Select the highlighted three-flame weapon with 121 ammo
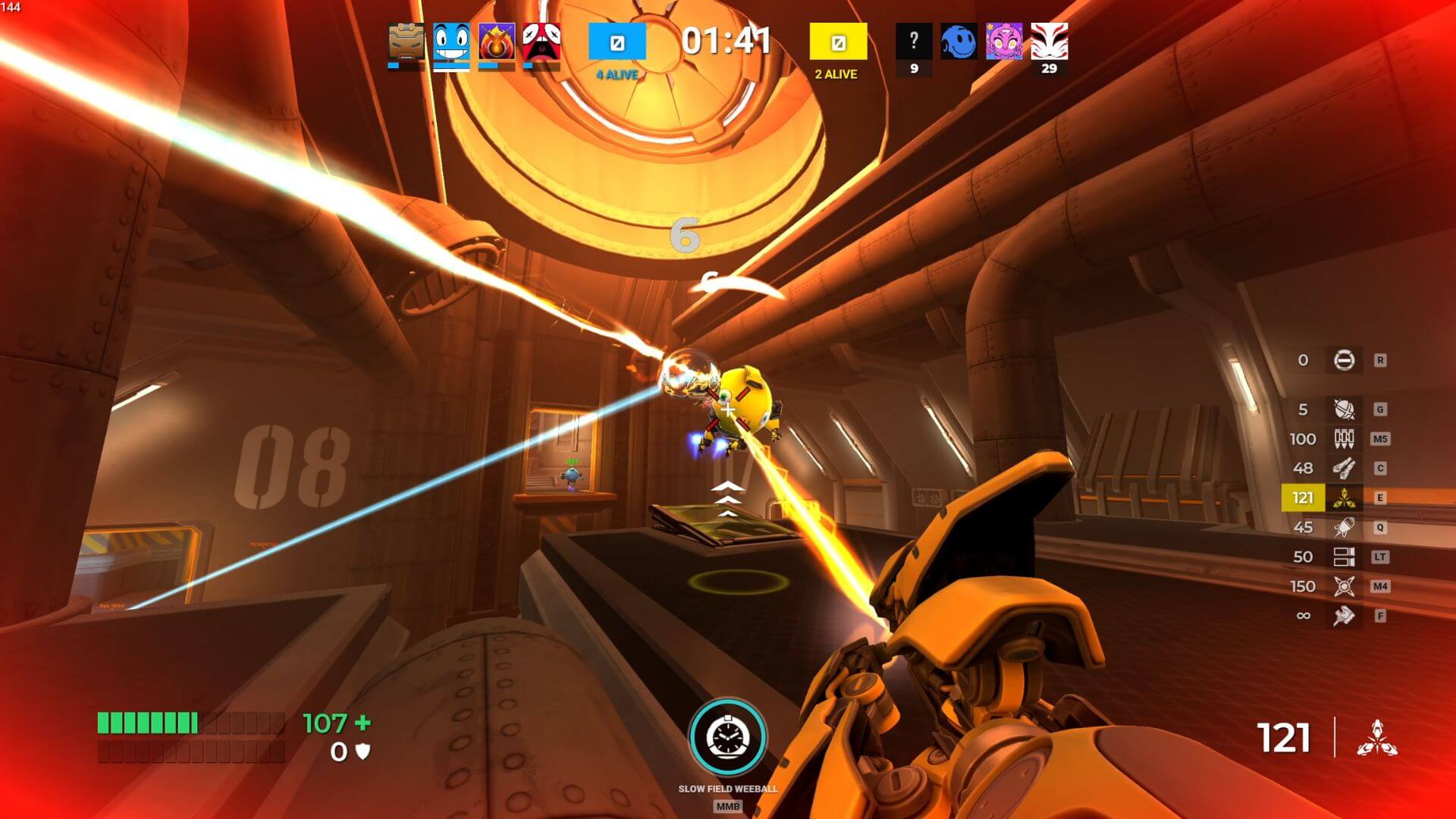 tap(1344, 497)
